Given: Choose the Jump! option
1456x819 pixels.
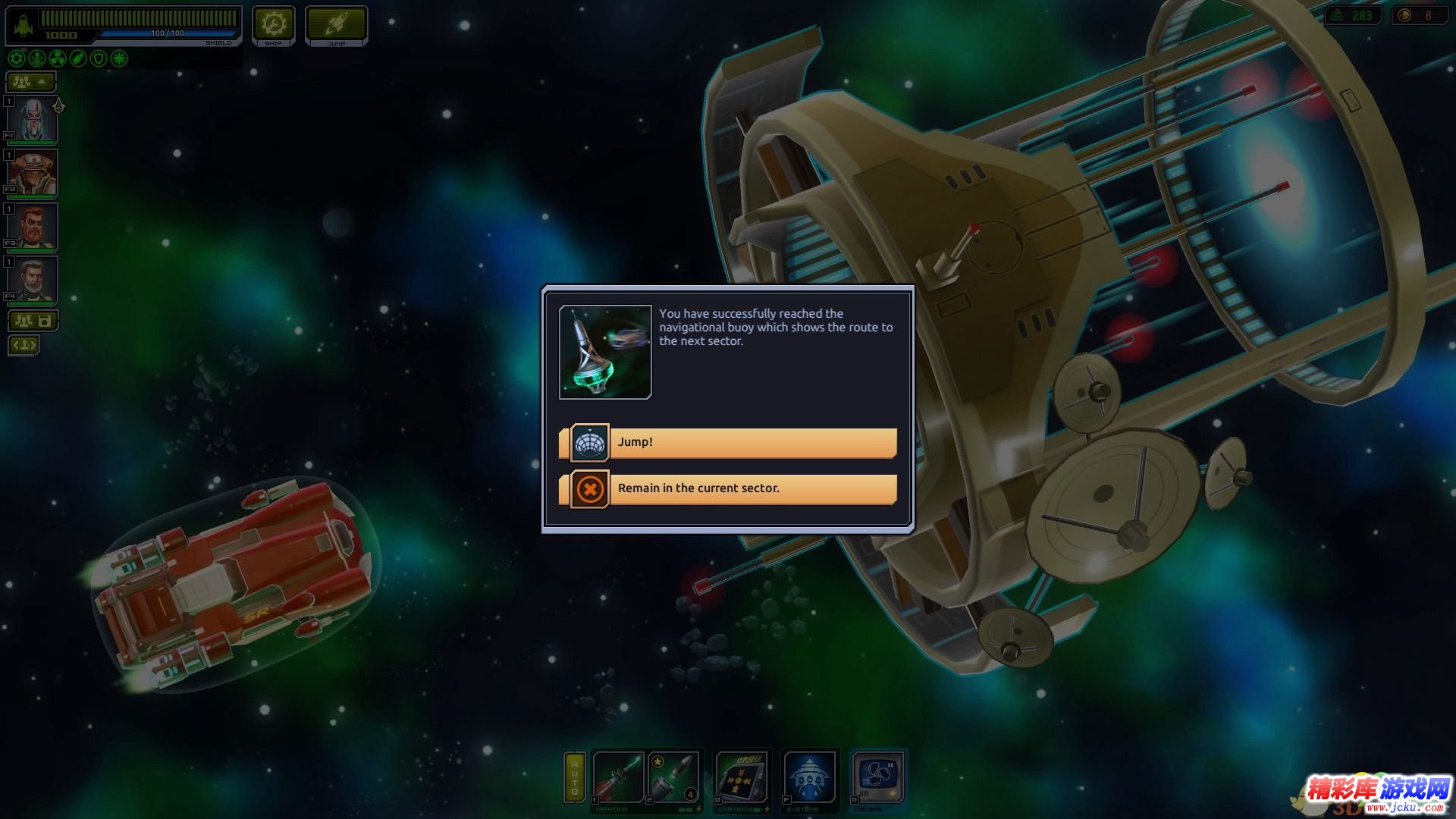Looking at the screenshot, I should 728,443.
